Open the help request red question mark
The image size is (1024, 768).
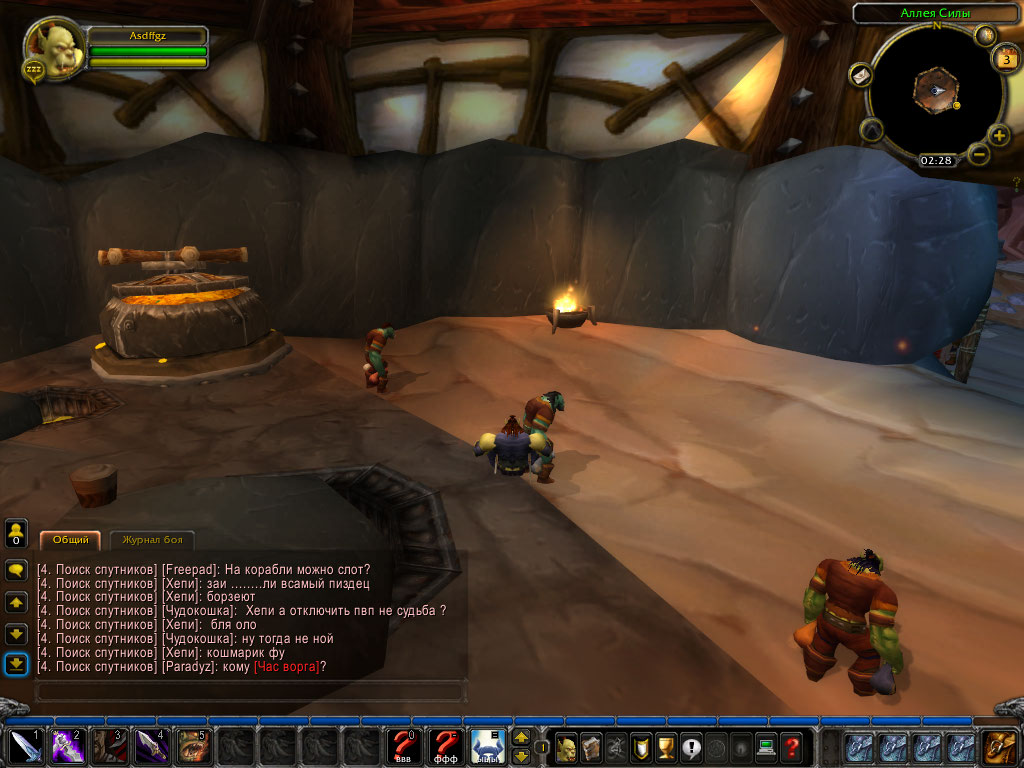[x=791, y=747]
